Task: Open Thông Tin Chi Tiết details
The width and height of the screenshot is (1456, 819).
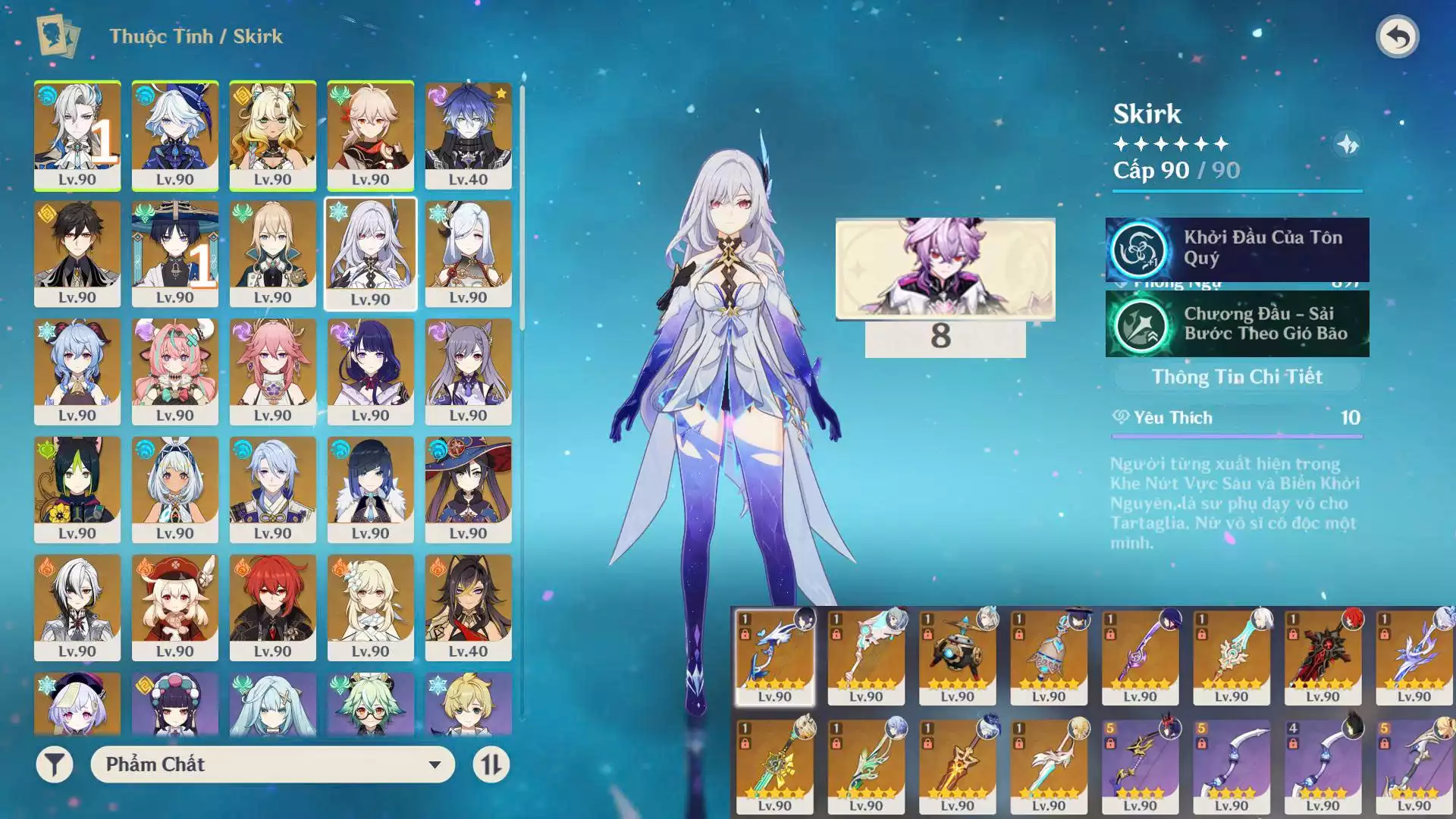Action: 1236,377
